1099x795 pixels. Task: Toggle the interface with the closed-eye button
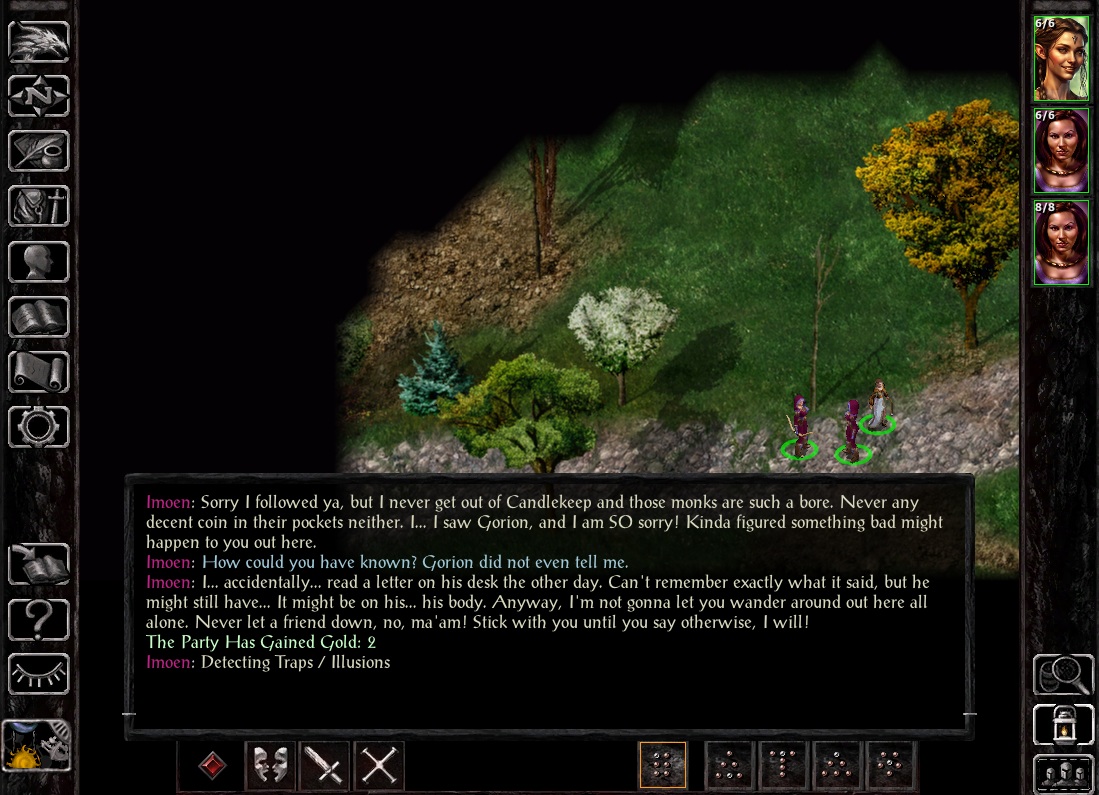pos(39,674)
